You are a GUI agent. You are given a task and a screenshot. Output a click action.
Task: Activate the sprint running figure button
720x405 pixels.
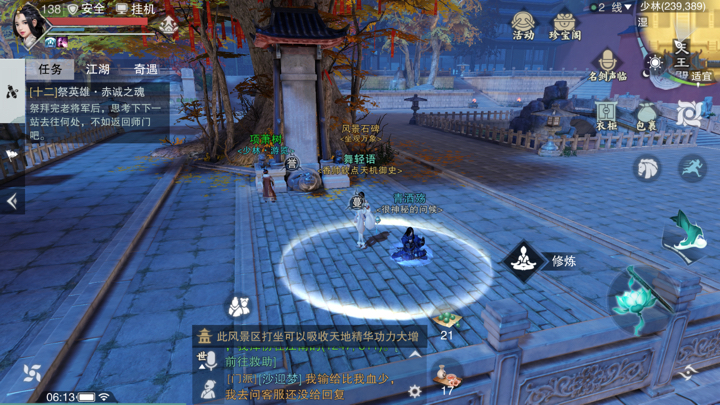692,167
